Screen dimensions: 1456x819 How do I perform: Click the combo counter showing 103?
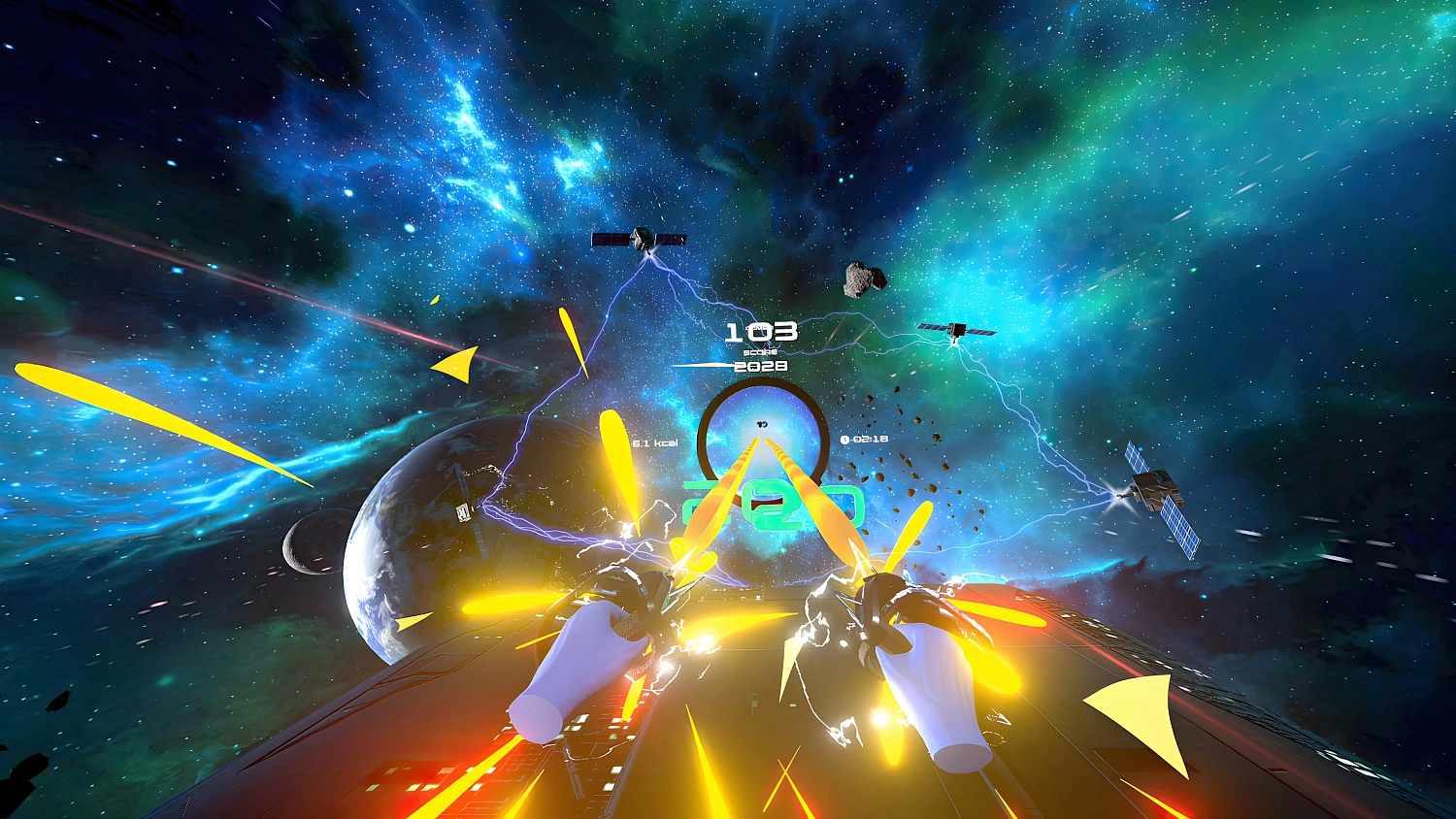[762, 334]
